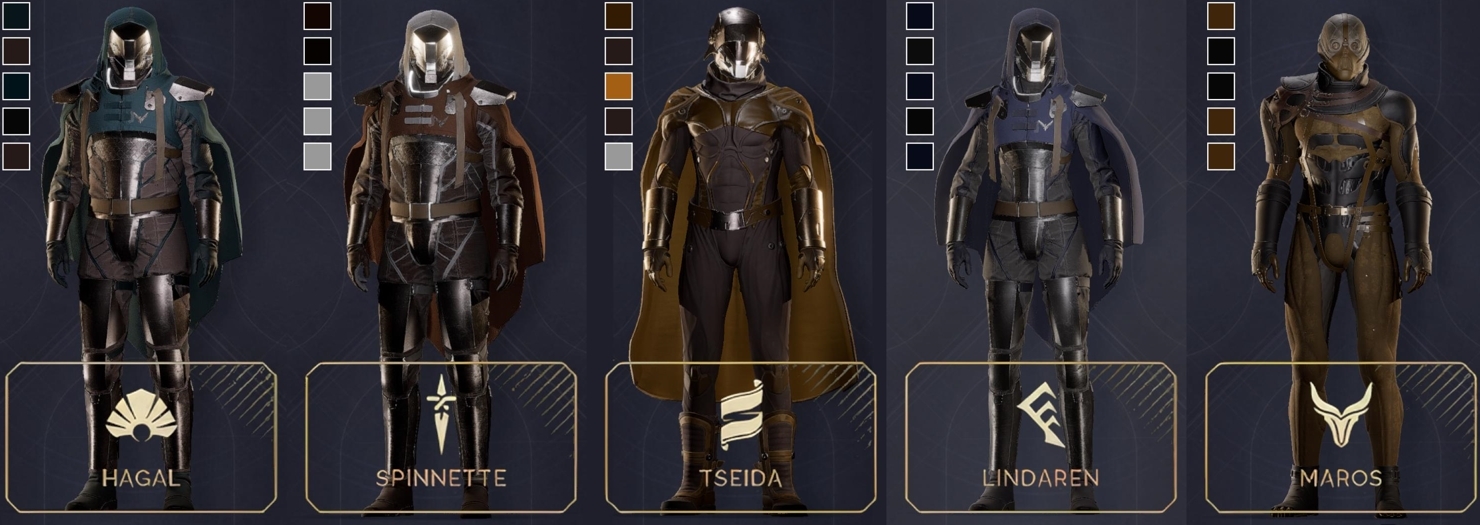Select the Lindaren faction card

pyautogui.click(x=1041, y=438)
